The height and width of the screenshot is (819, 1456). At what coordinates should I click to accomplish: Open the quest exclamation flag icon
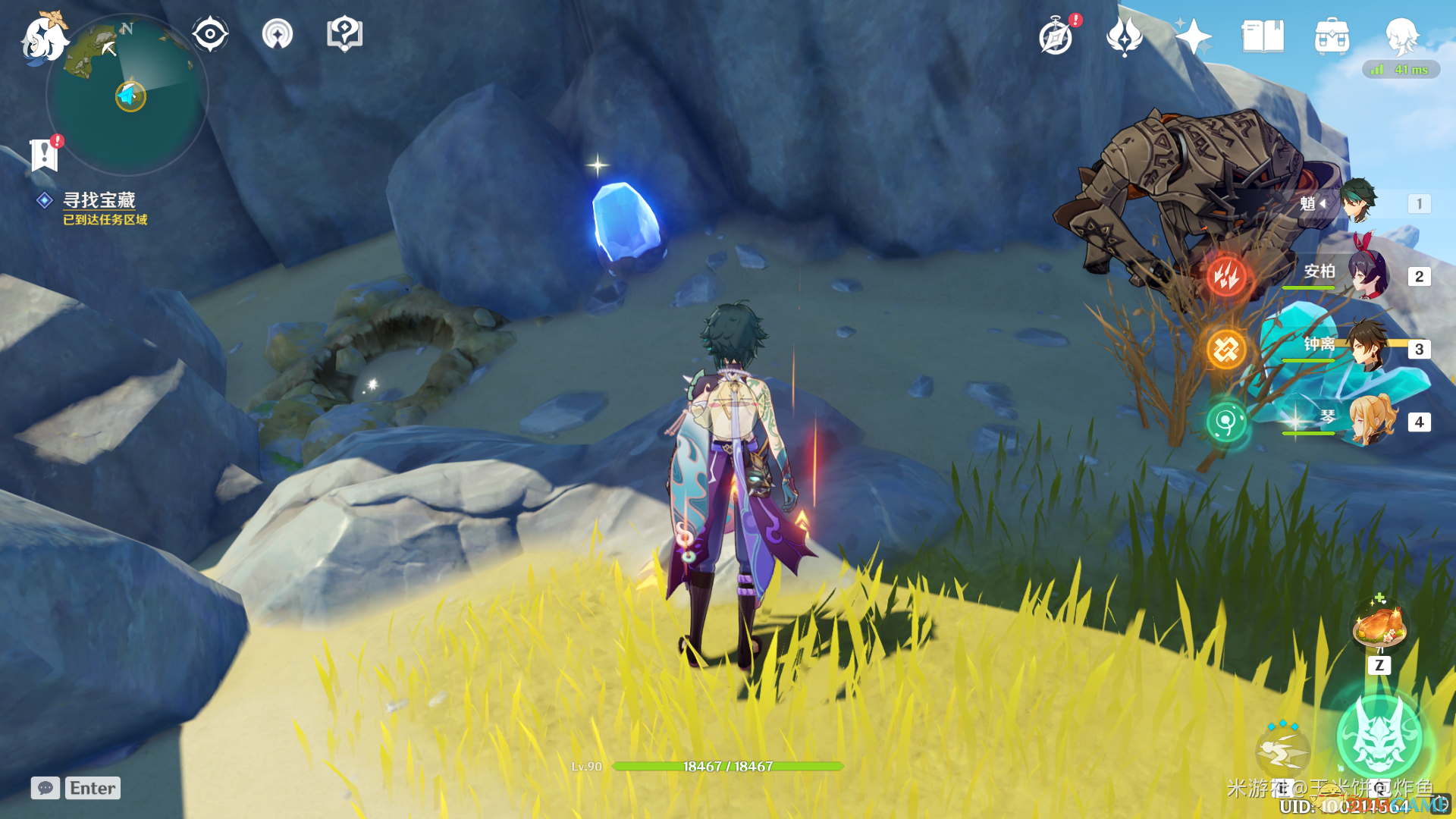(x=44, y=155)
